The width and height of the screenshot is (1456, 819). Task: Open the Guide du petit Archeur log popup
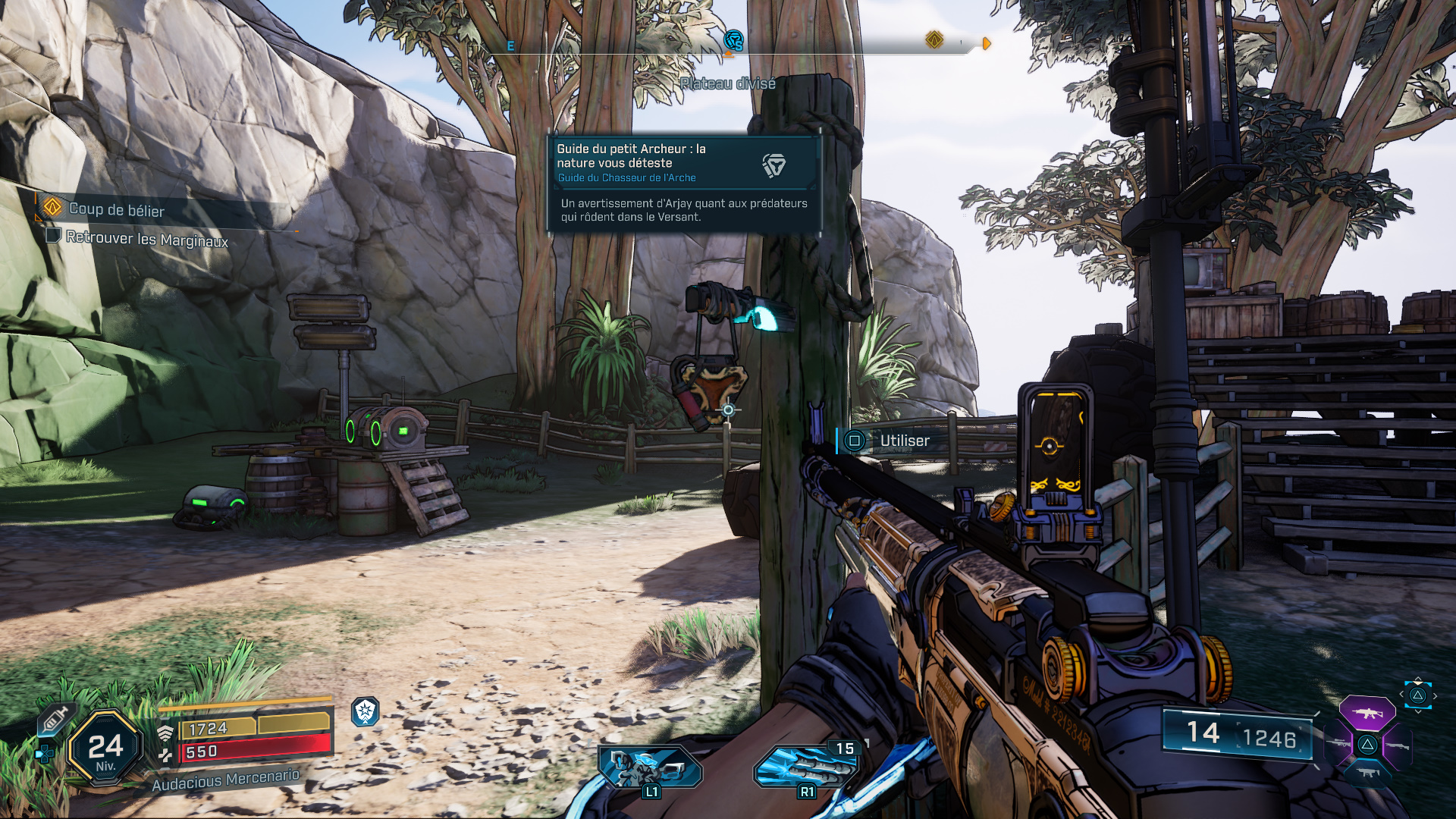click(x=684, y=184)
